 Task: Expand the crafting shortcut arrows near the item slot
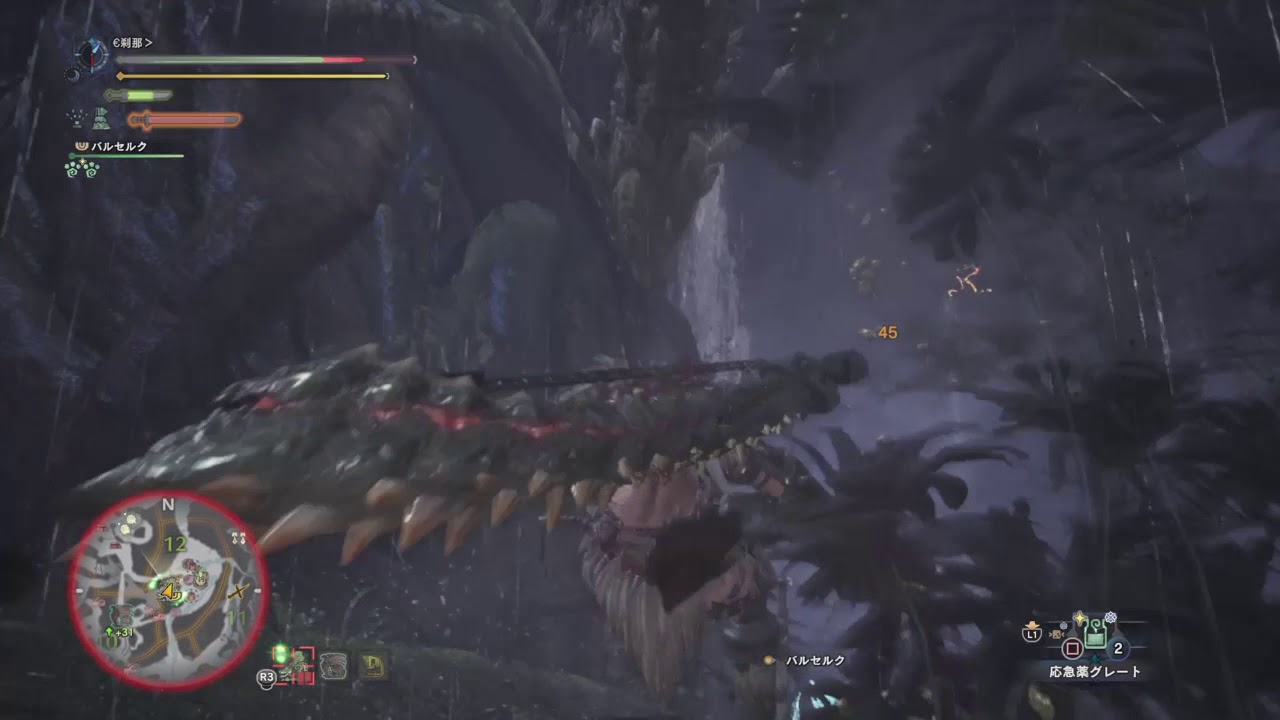(x=1057, y=633)
